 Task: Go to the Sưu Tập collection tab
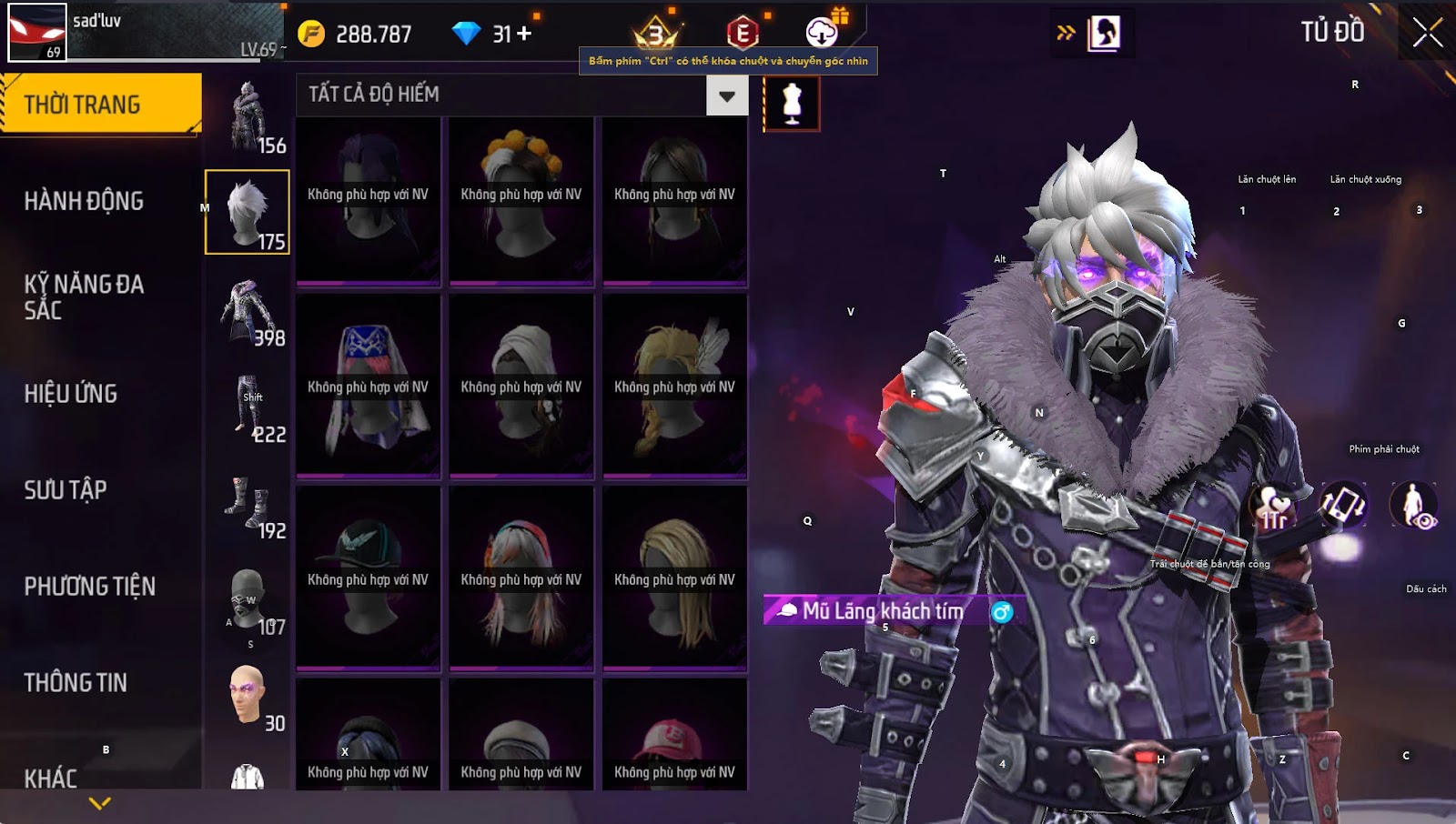(x=66, y=490)
